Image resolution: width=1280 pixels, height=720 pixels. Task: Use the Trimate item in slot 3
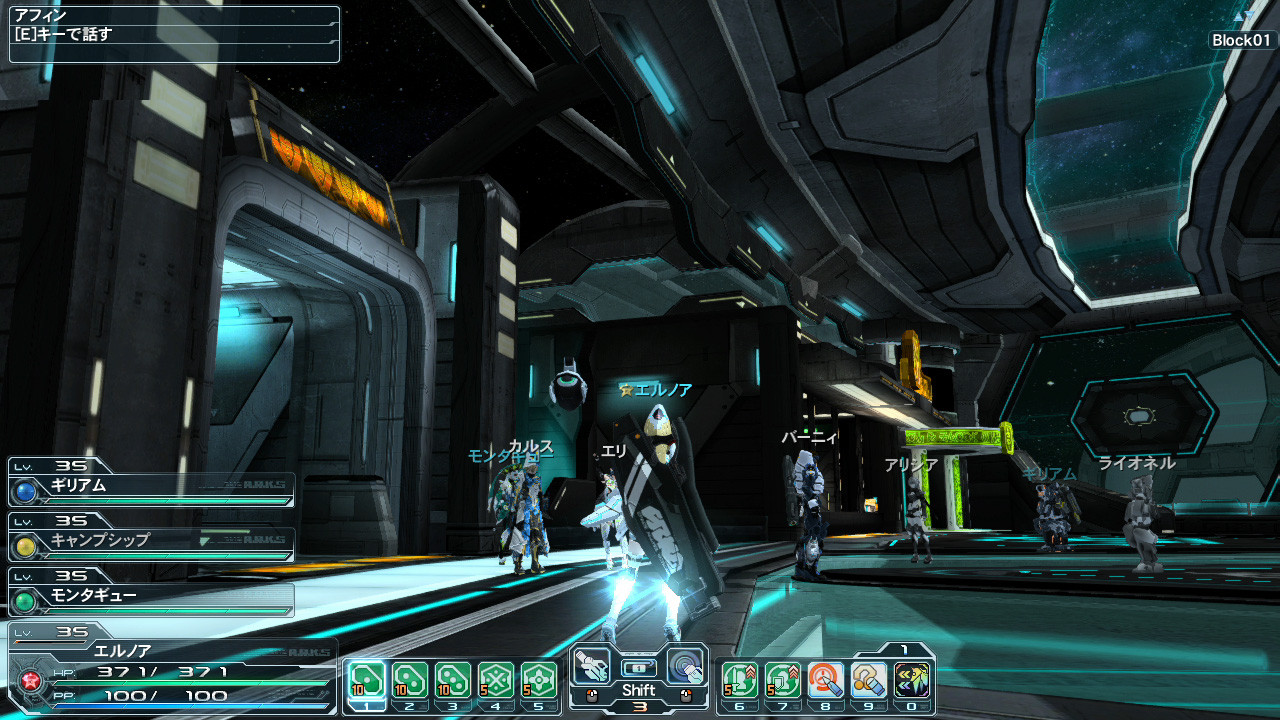452,680
